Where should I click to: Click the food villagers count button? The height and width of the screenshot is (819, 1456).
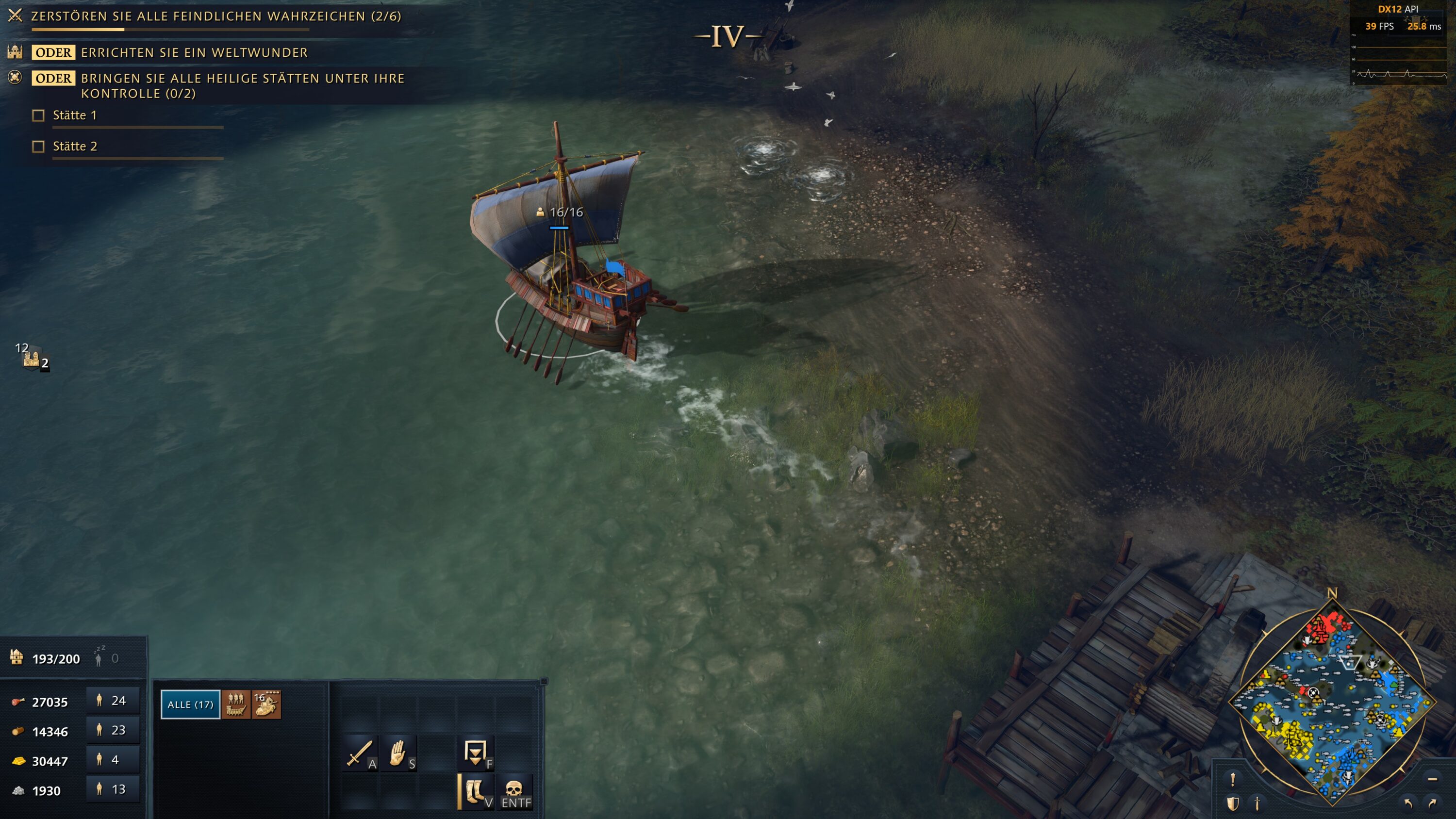(112, 701)
